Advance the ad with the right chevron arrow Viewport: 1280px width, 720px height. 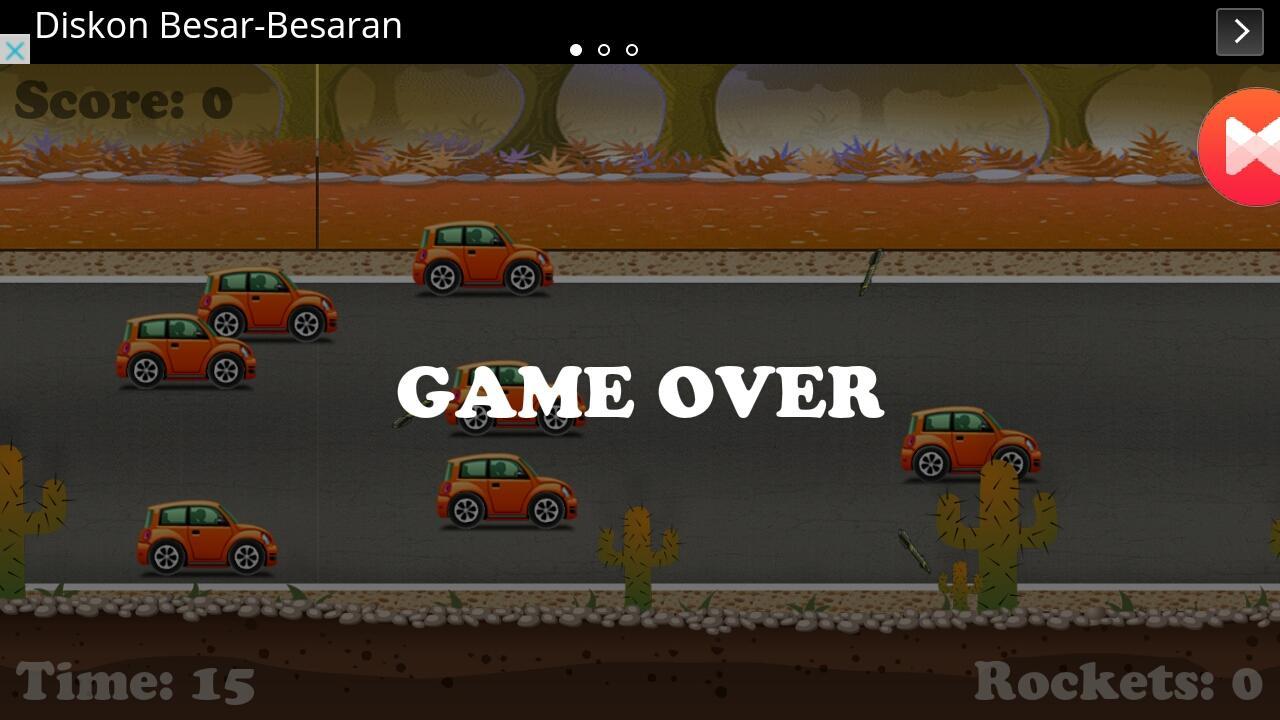click(x=1239, y=31)
